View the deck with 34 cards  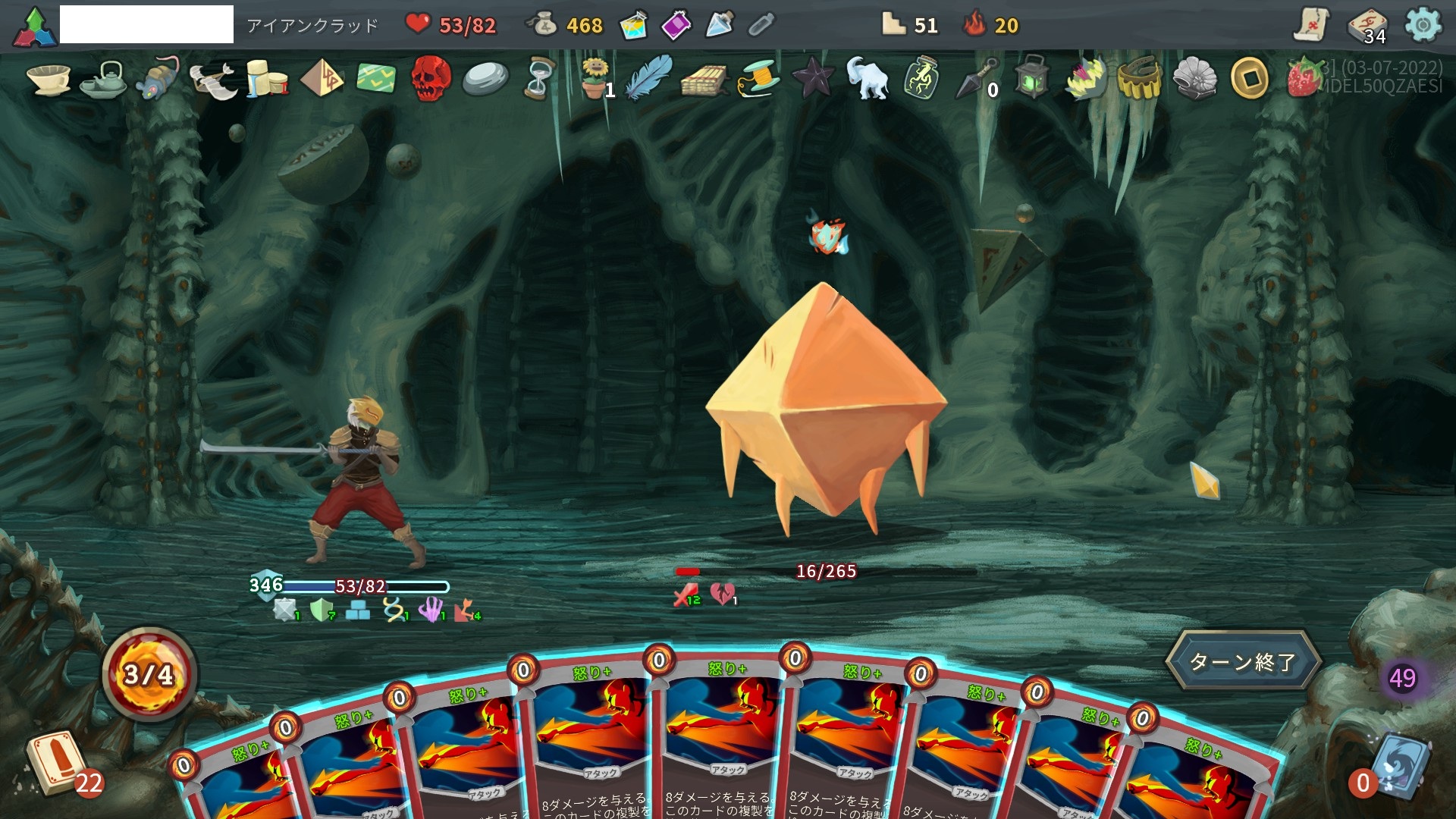1367,26
